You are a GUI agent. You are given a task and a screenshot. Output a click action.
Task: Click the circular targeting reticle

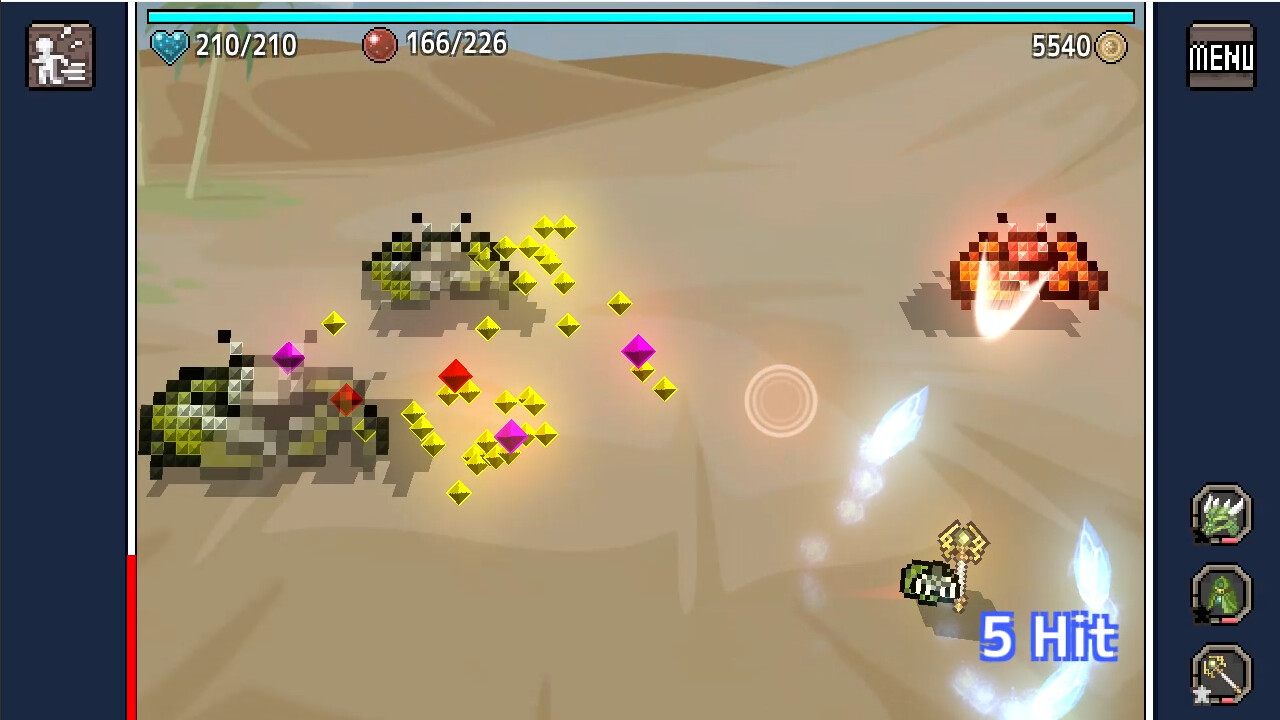[779, 399]
